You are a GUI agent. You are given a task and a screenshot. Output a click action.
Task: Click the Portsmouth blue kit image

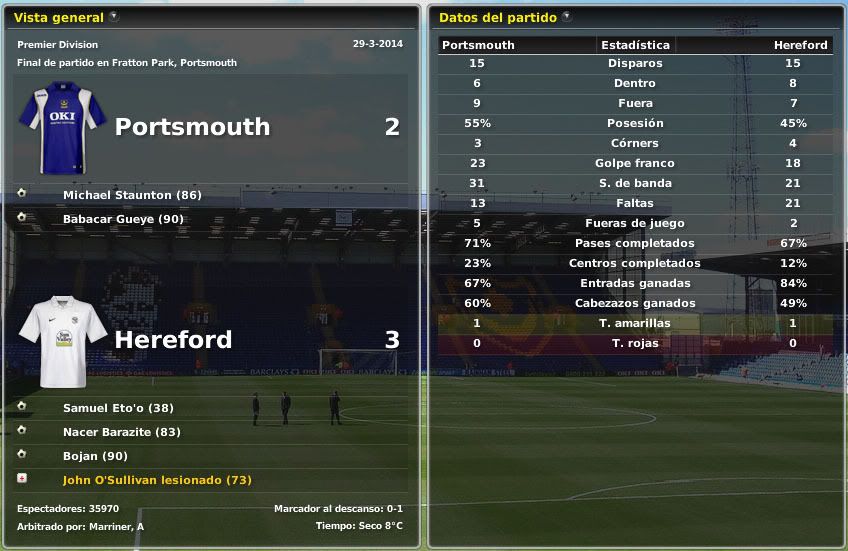[x=62, y=127]
